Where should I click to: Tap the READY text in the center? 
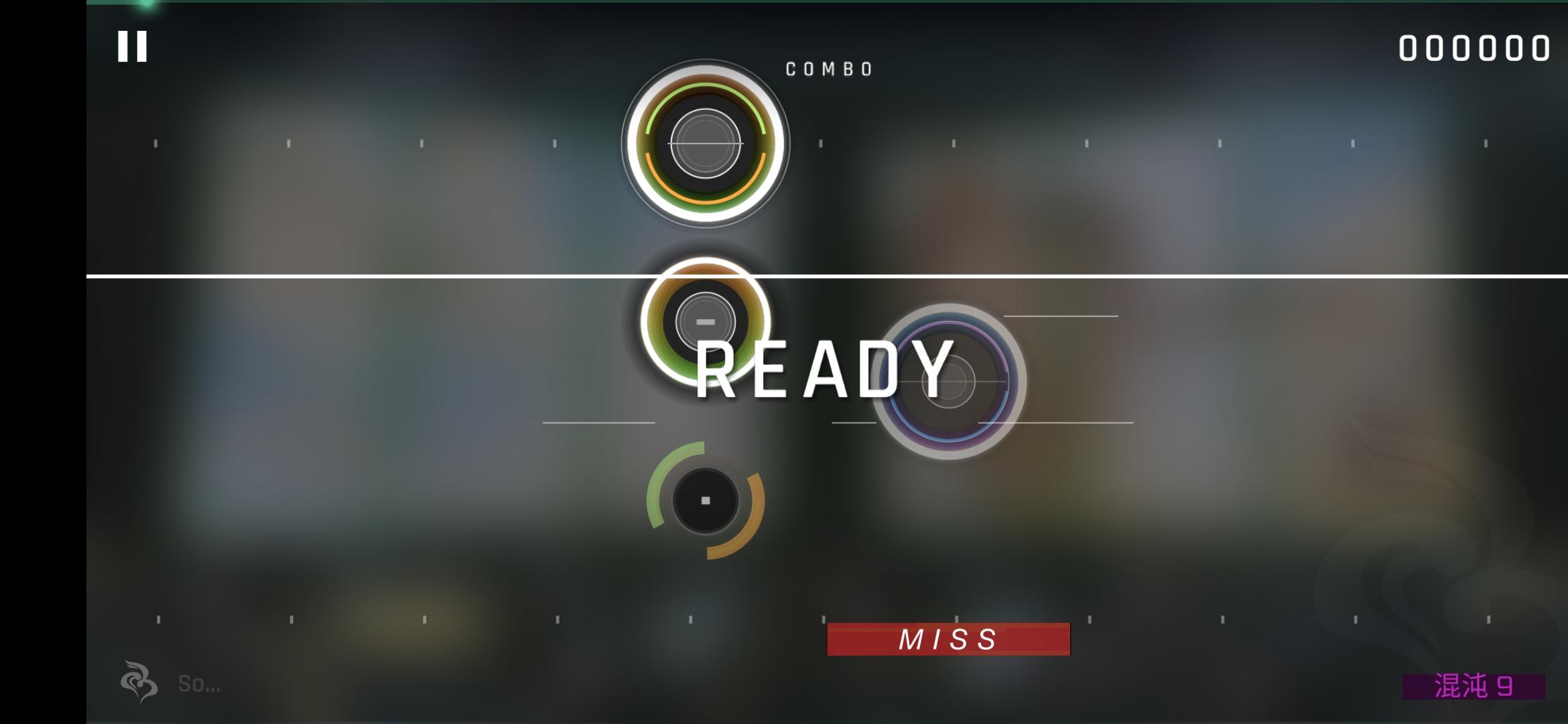[x=824, y=373]
